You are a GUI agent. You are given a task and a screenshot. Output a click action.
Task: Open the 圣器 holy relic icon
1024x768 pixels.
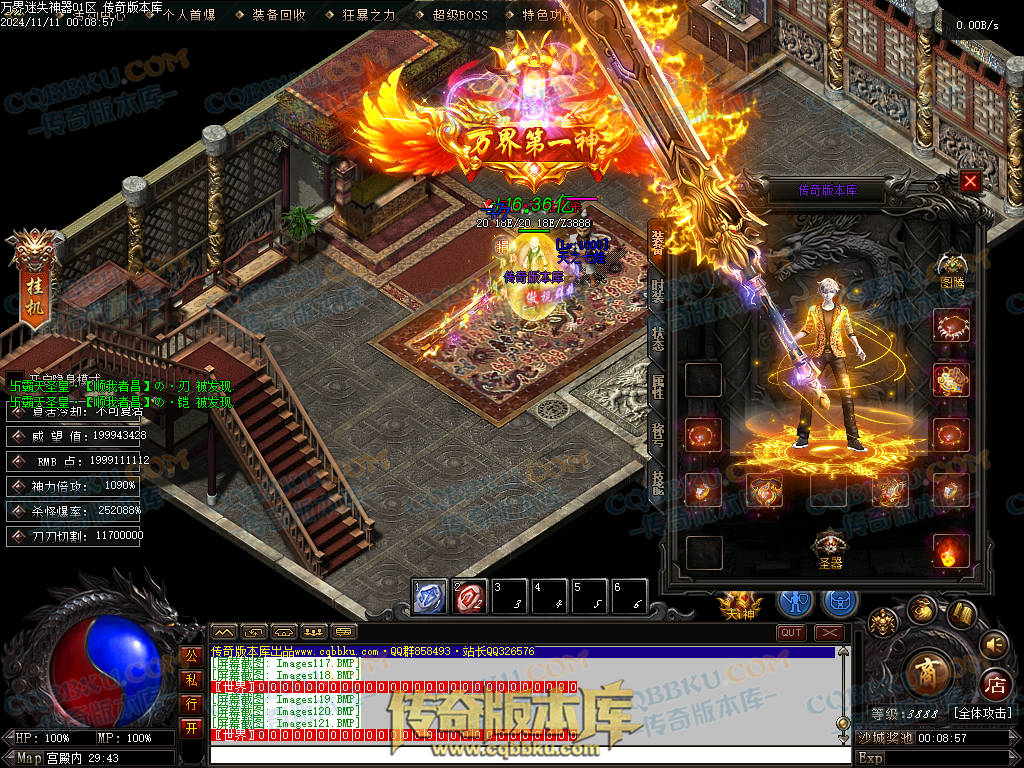(x=829, y=548)
